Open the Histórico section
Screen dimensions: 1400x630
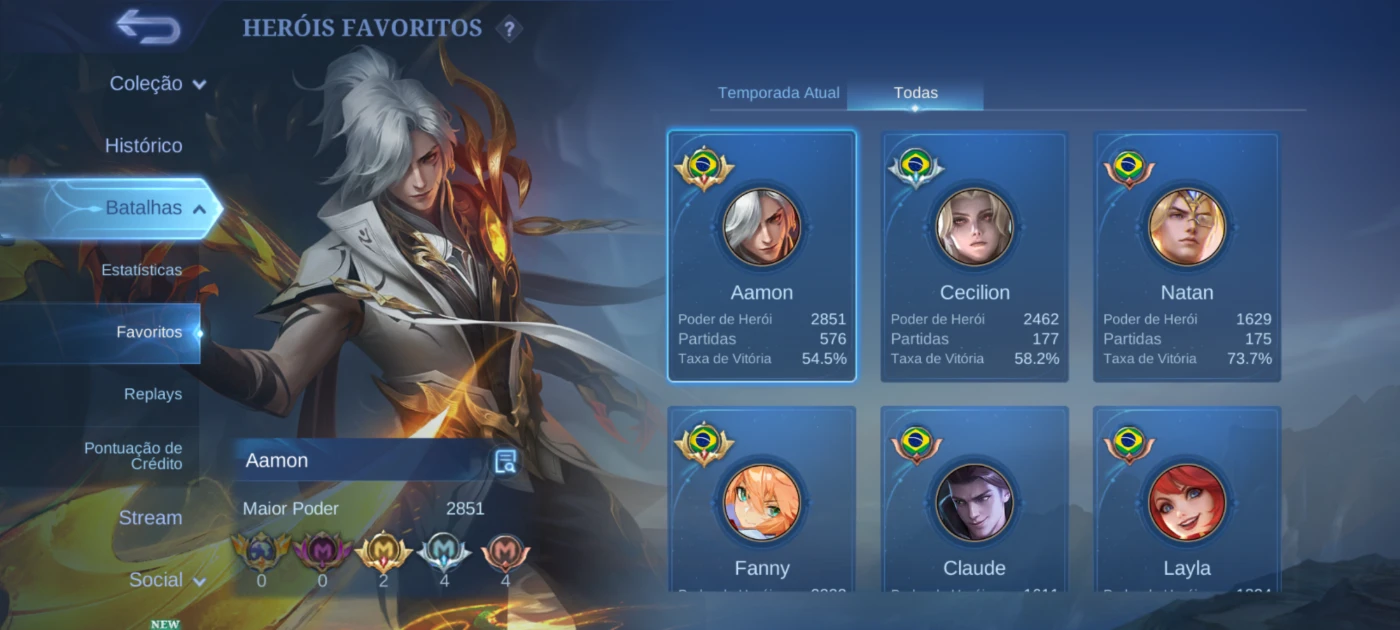[x=144, y=146]
